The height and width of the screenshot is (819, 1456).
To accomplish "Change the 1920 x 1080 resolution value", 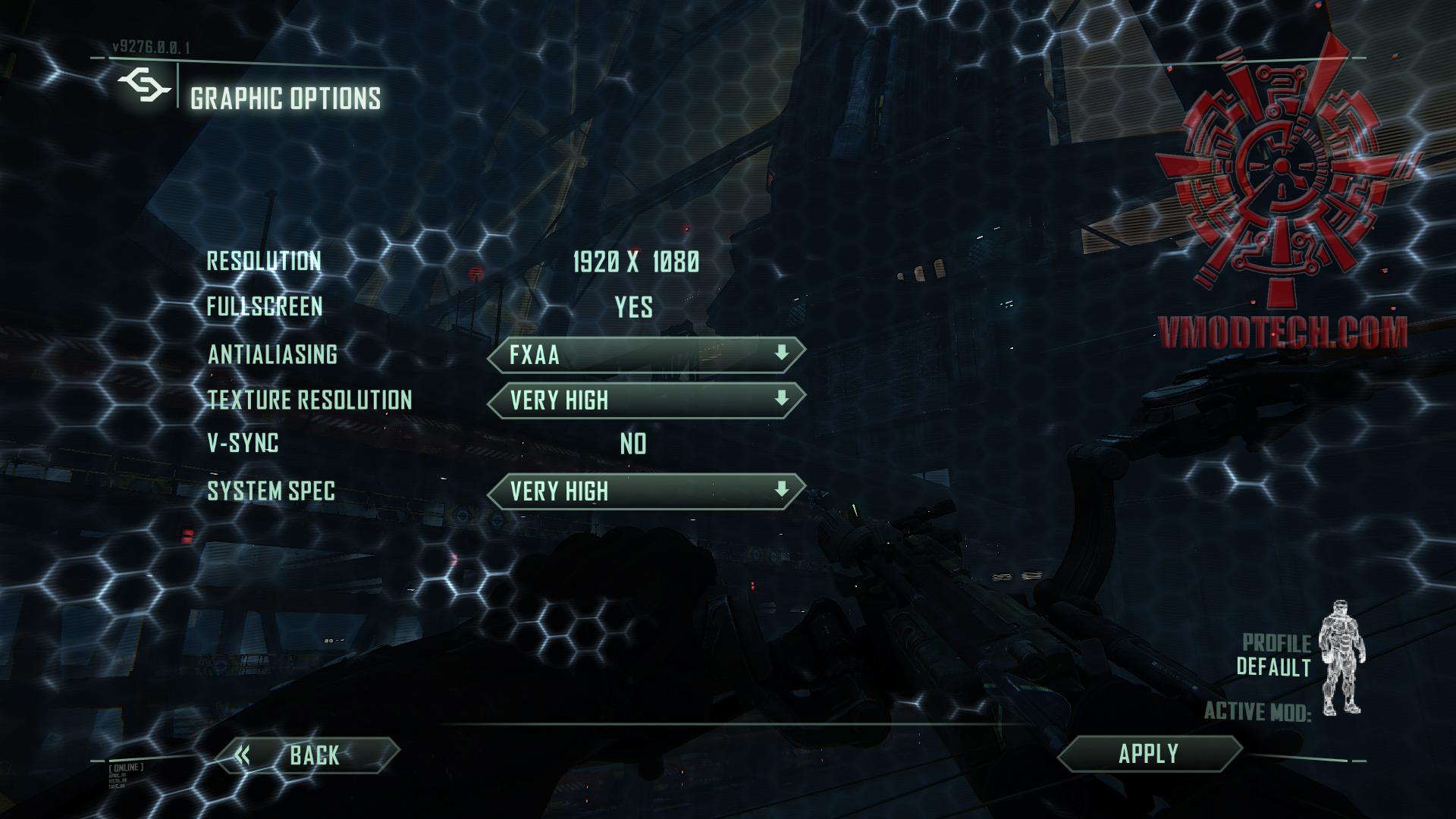I will pyautogui.click(x=635, y=262).
